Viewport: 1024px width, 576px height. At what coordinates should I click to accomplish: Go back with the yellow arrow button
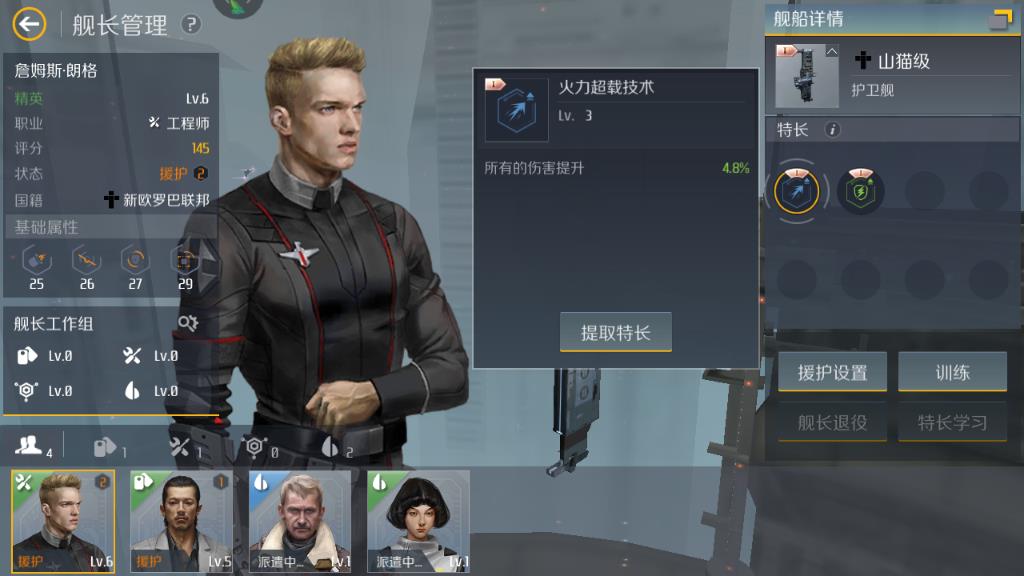pos(30,23)
